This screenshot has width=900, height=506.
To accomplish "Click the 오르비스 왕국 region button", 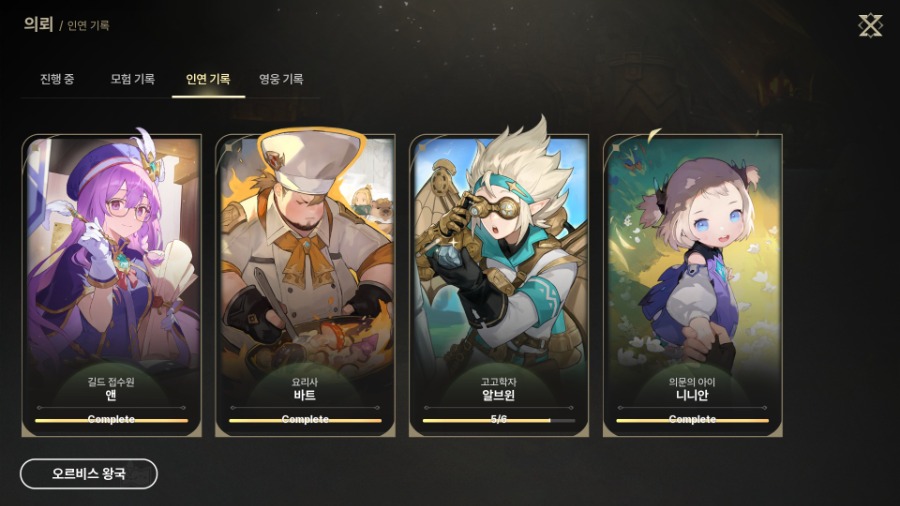I will [x=89, y=473].
